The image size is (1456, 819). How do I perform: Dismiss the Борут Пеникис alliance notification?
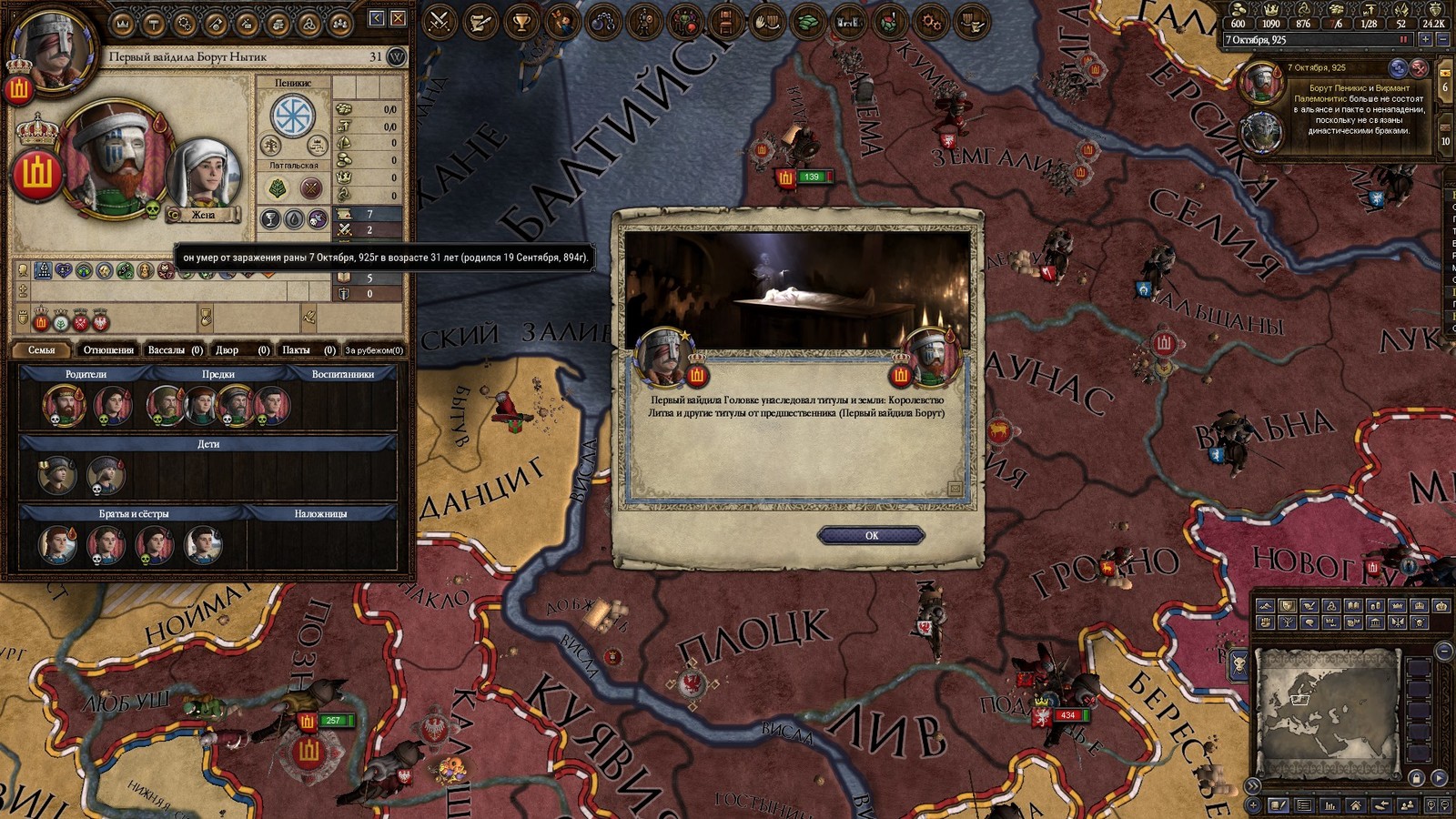coord(1419,68)
